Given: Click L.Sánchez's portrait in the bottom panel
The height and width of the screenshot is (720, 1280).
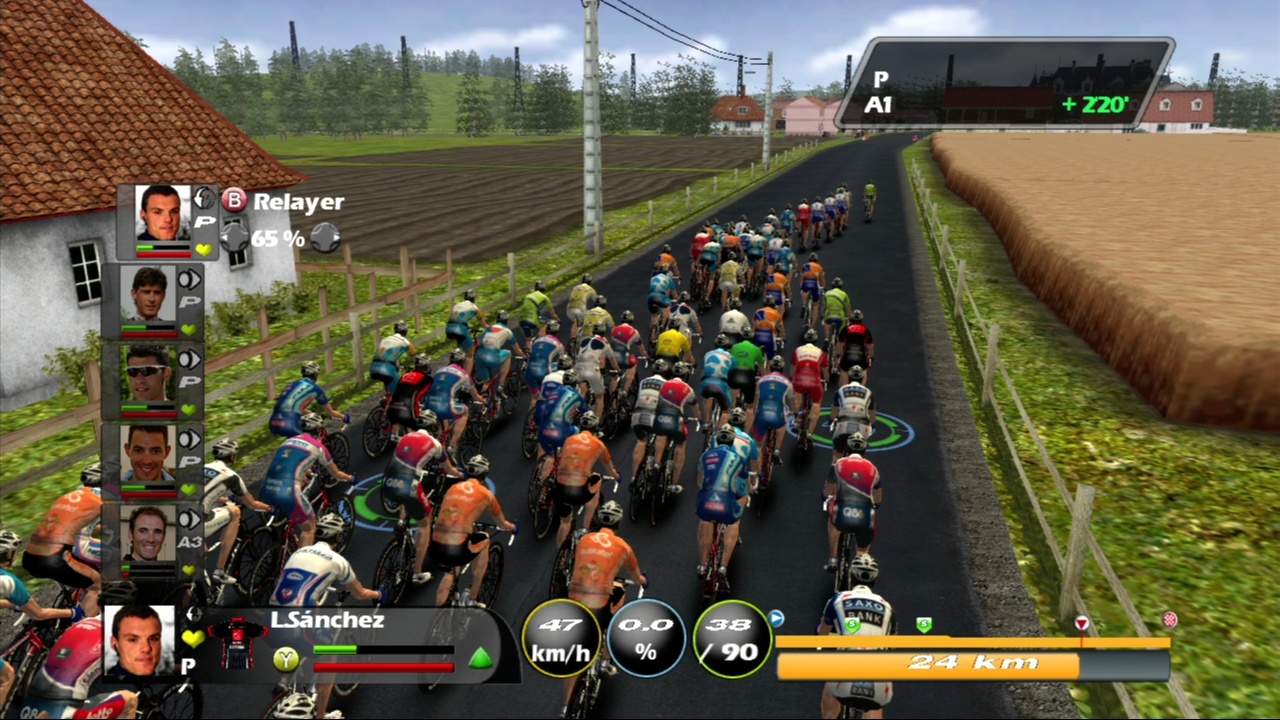Looking at the screenshot, I should click(x=138, y=641).
